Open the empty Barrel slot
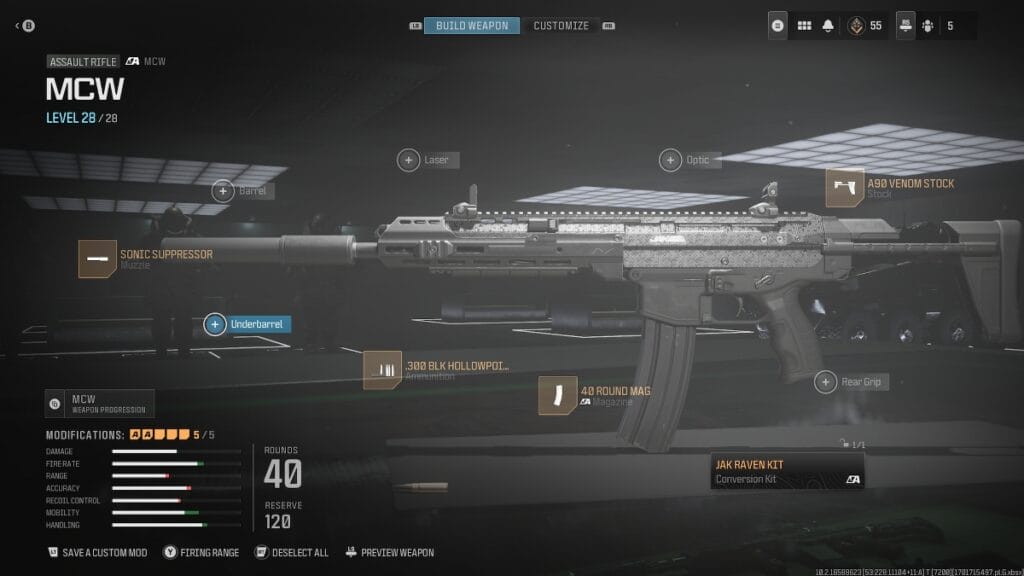 (x=223, y=190)
